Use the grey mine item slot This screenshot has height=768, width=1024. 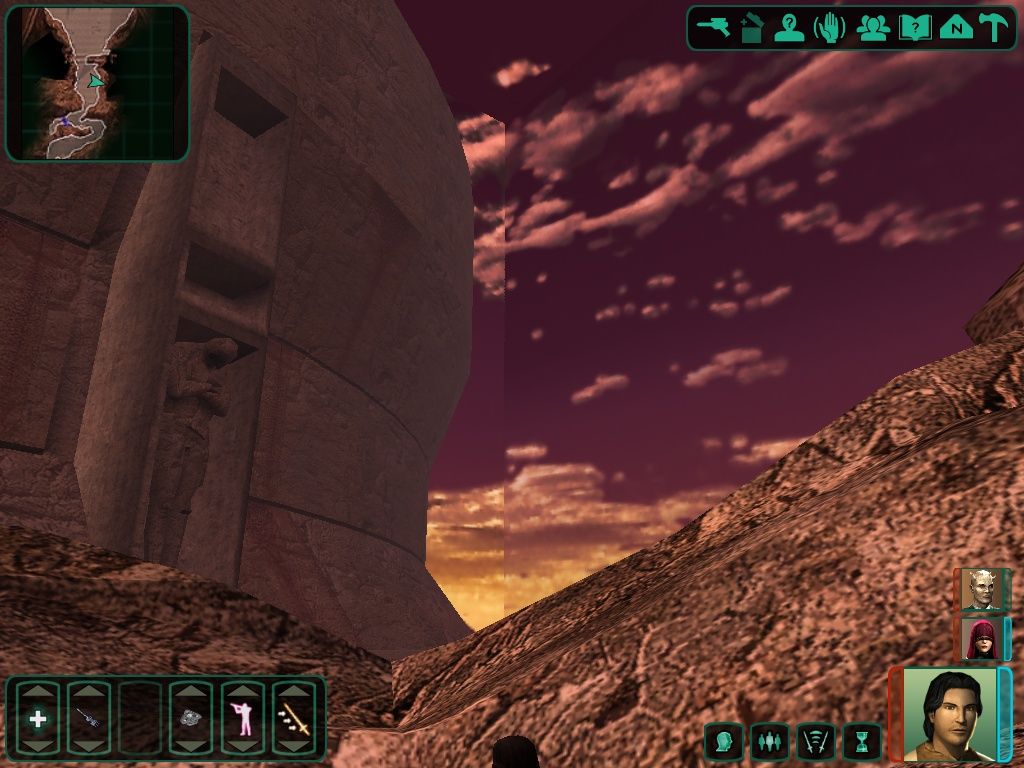click(x=191, y=718)
